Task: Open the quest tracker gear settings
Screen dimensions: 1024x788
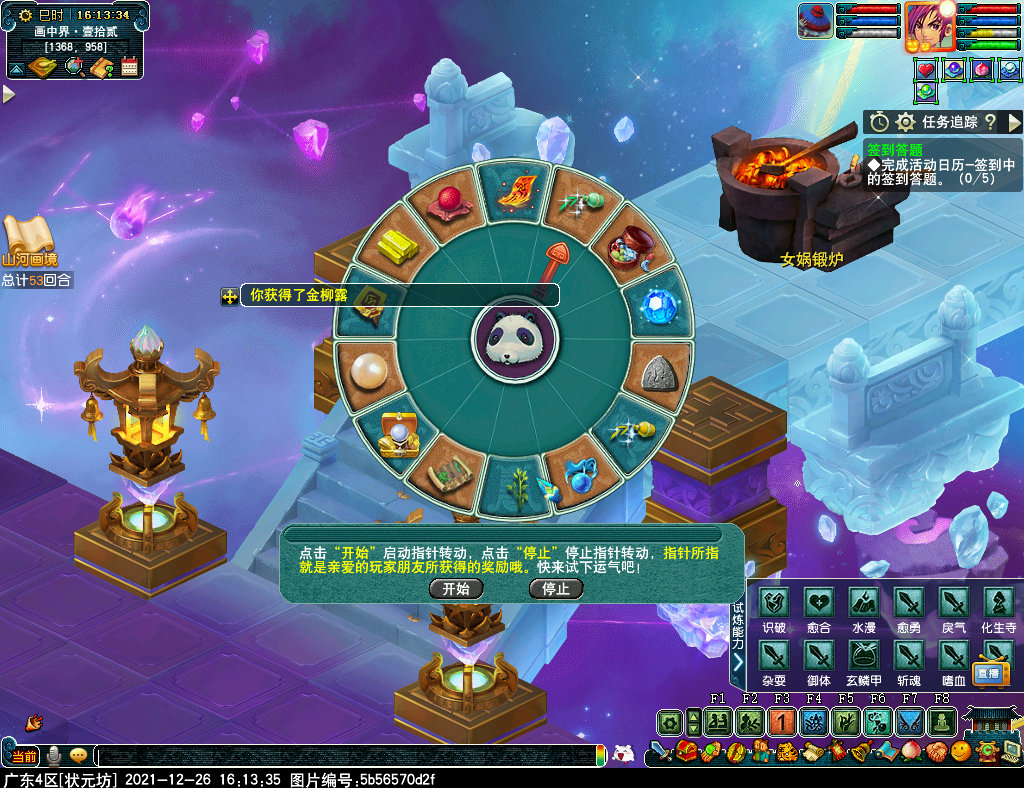Action: [x=906, y=122]
